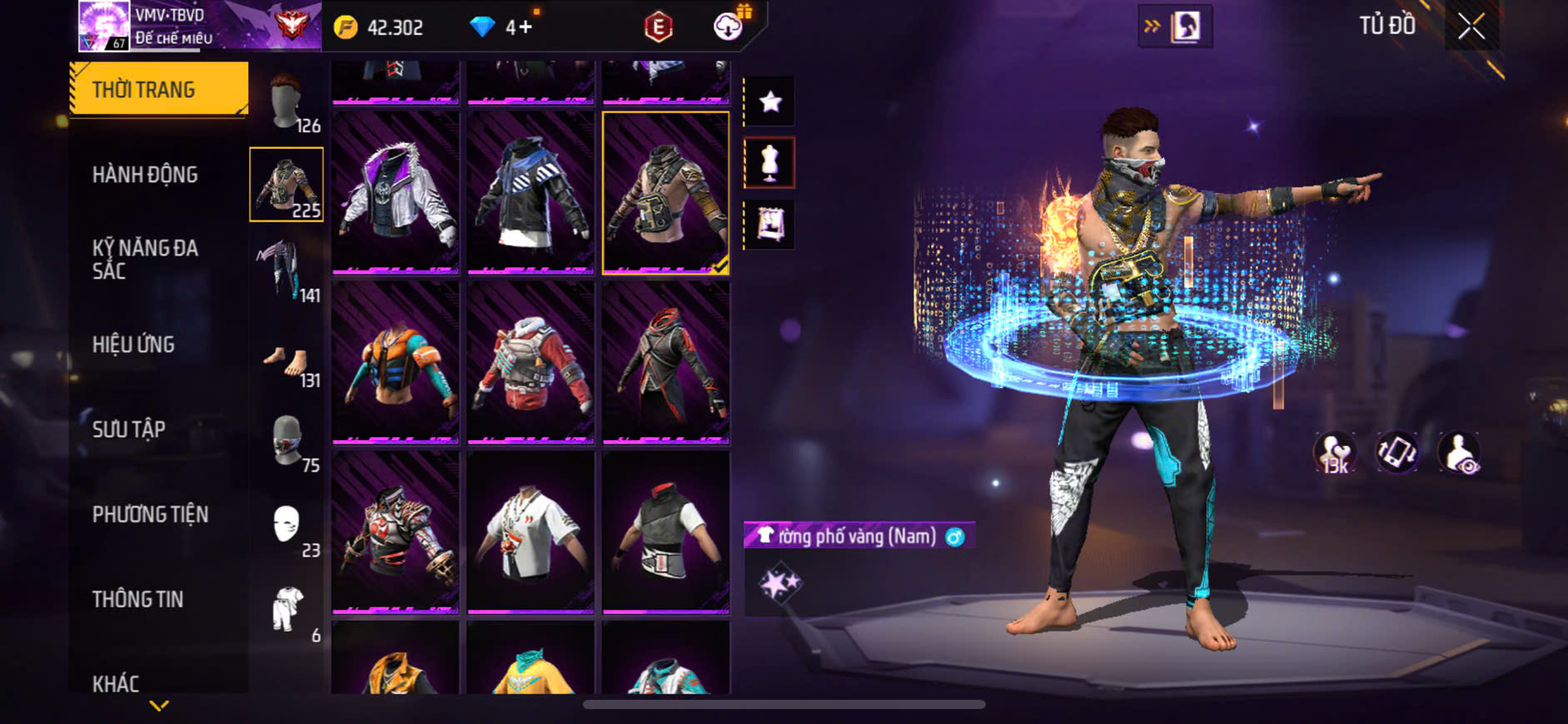
Task: Click the player profile avatar
Action: click(104, 26)
